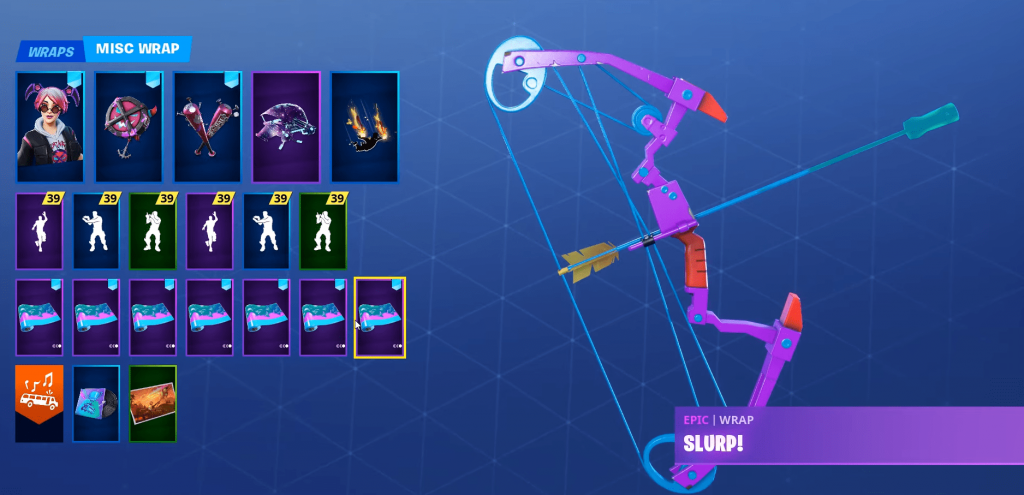Choose the loading screen picture slot
The image size is (1024, 495).
[x=152, y=403]
